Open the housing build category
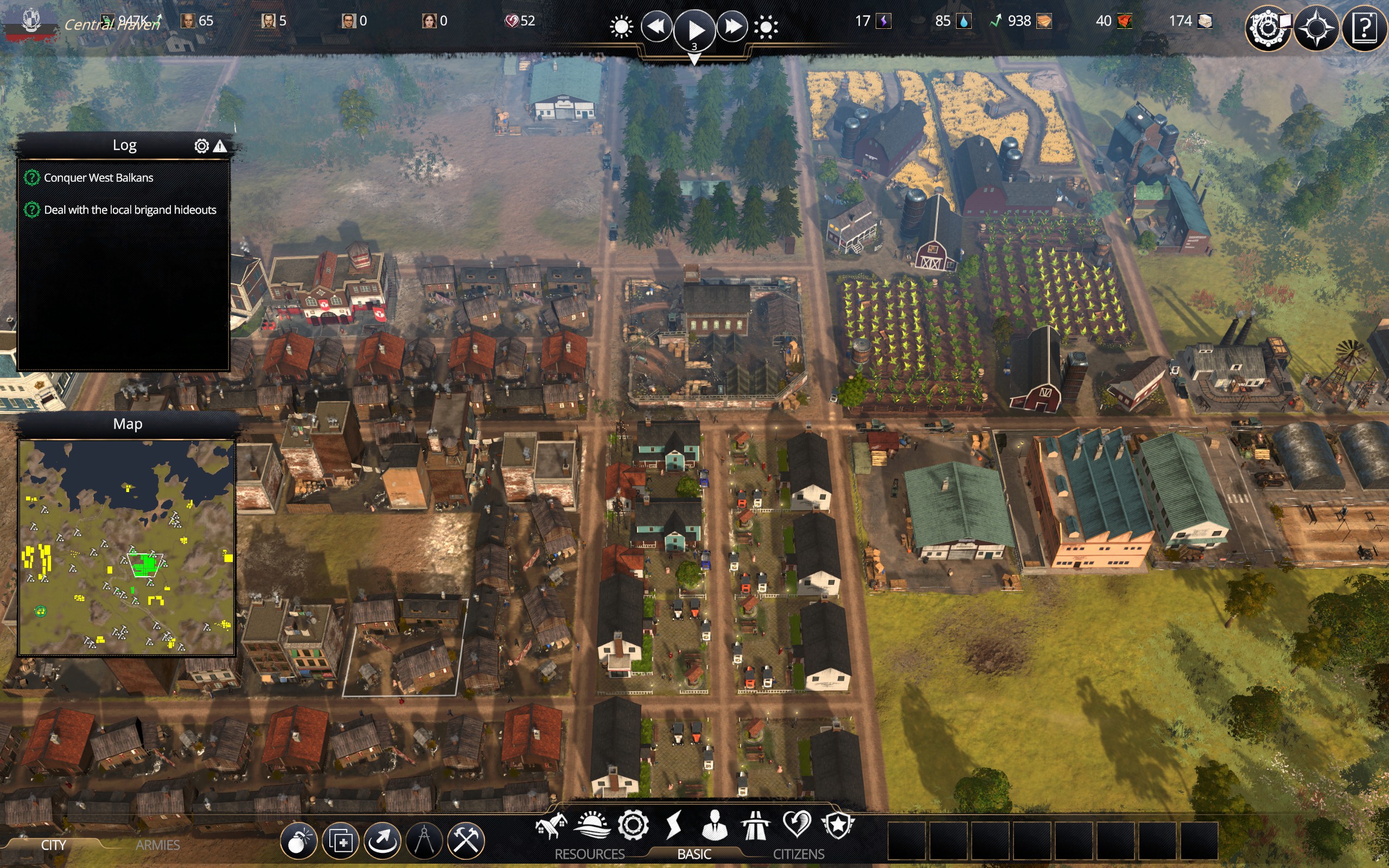 pos(551,826)
